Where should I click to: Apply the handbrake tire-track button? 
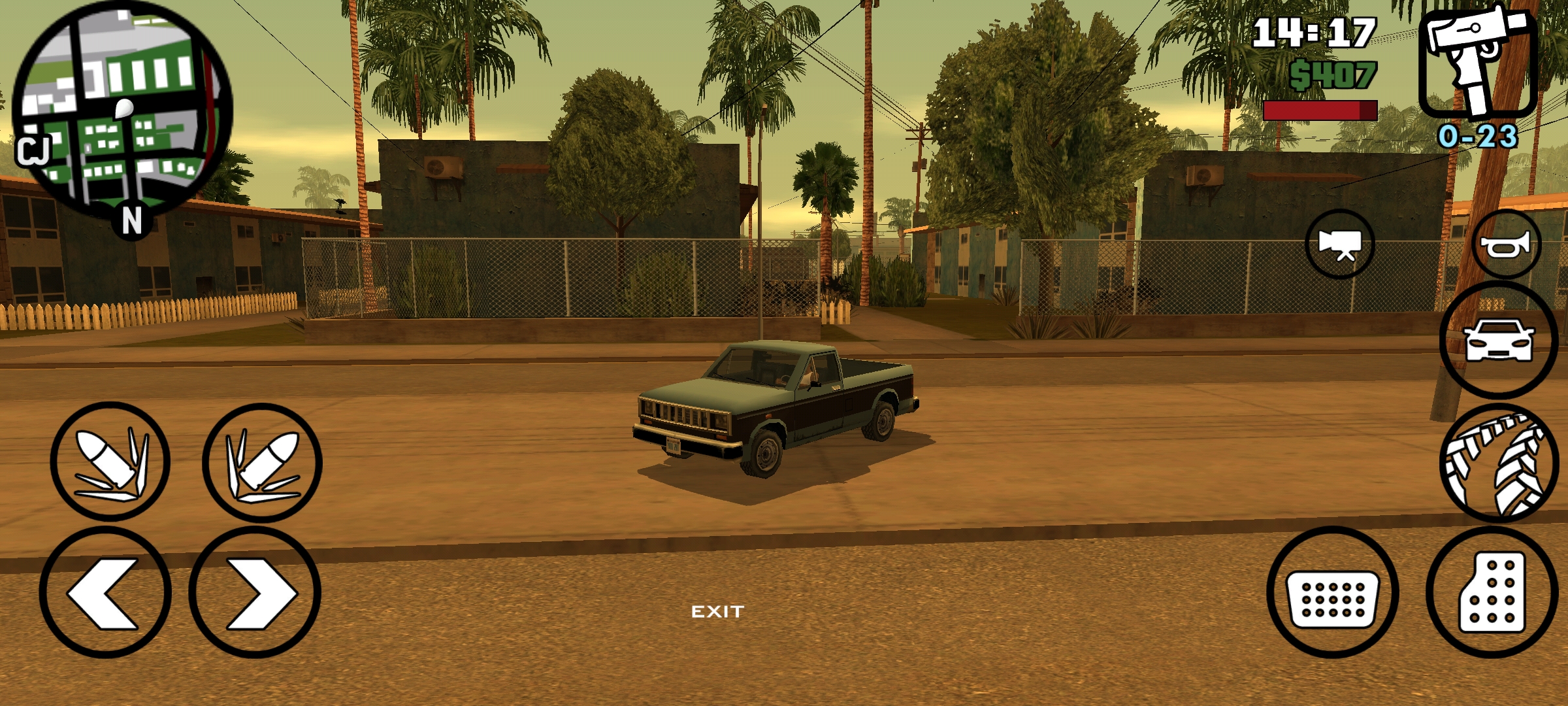(x=1499, y=463)
